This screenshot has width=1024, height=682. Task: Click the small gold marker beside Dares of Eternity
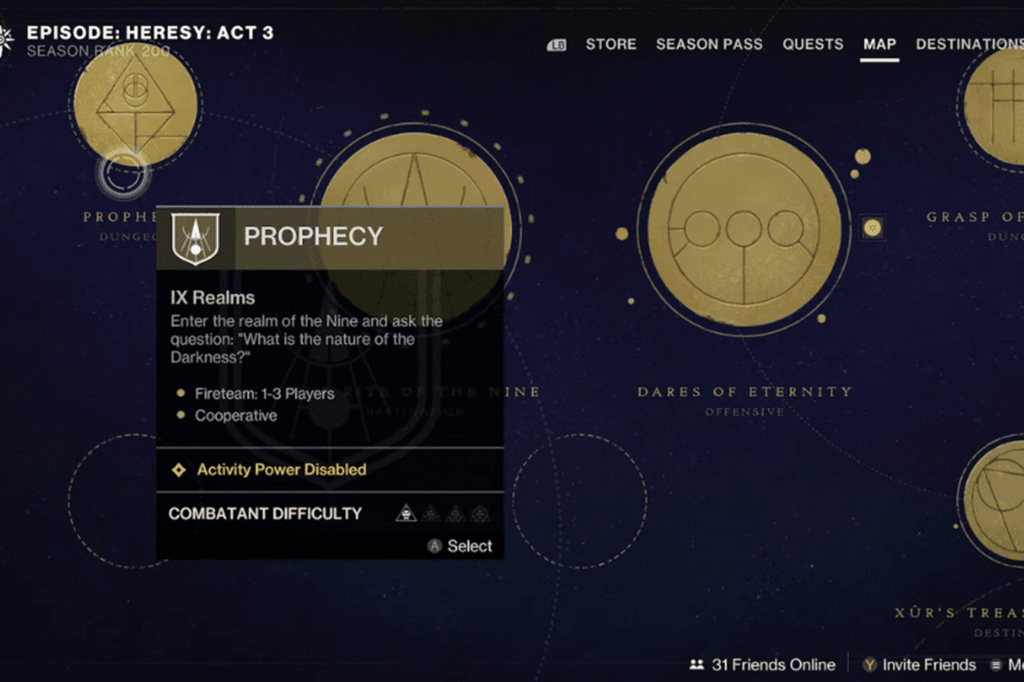pos(872,228)
